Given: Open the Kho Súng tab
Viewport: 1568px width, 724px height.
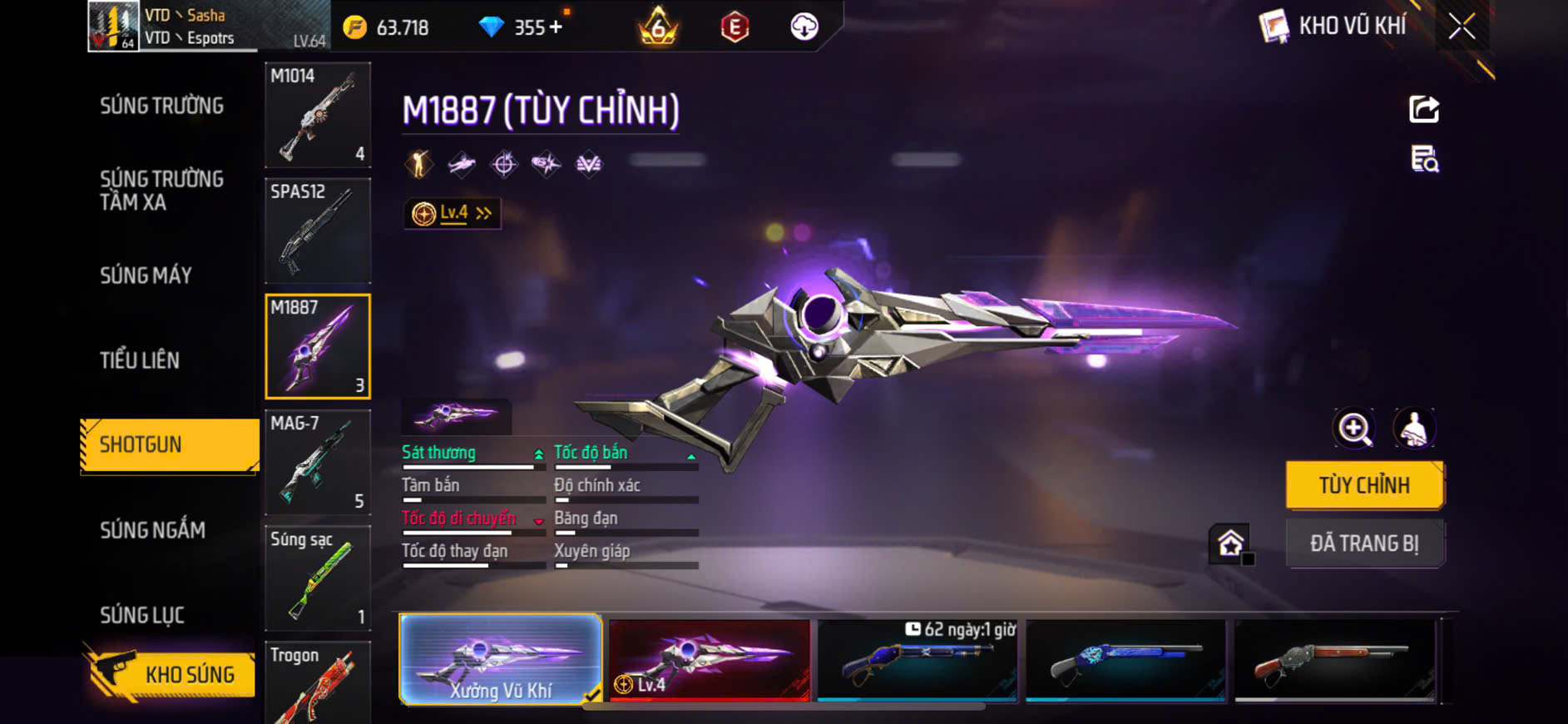Looking at the screenshot, I should tap(171, 674).
